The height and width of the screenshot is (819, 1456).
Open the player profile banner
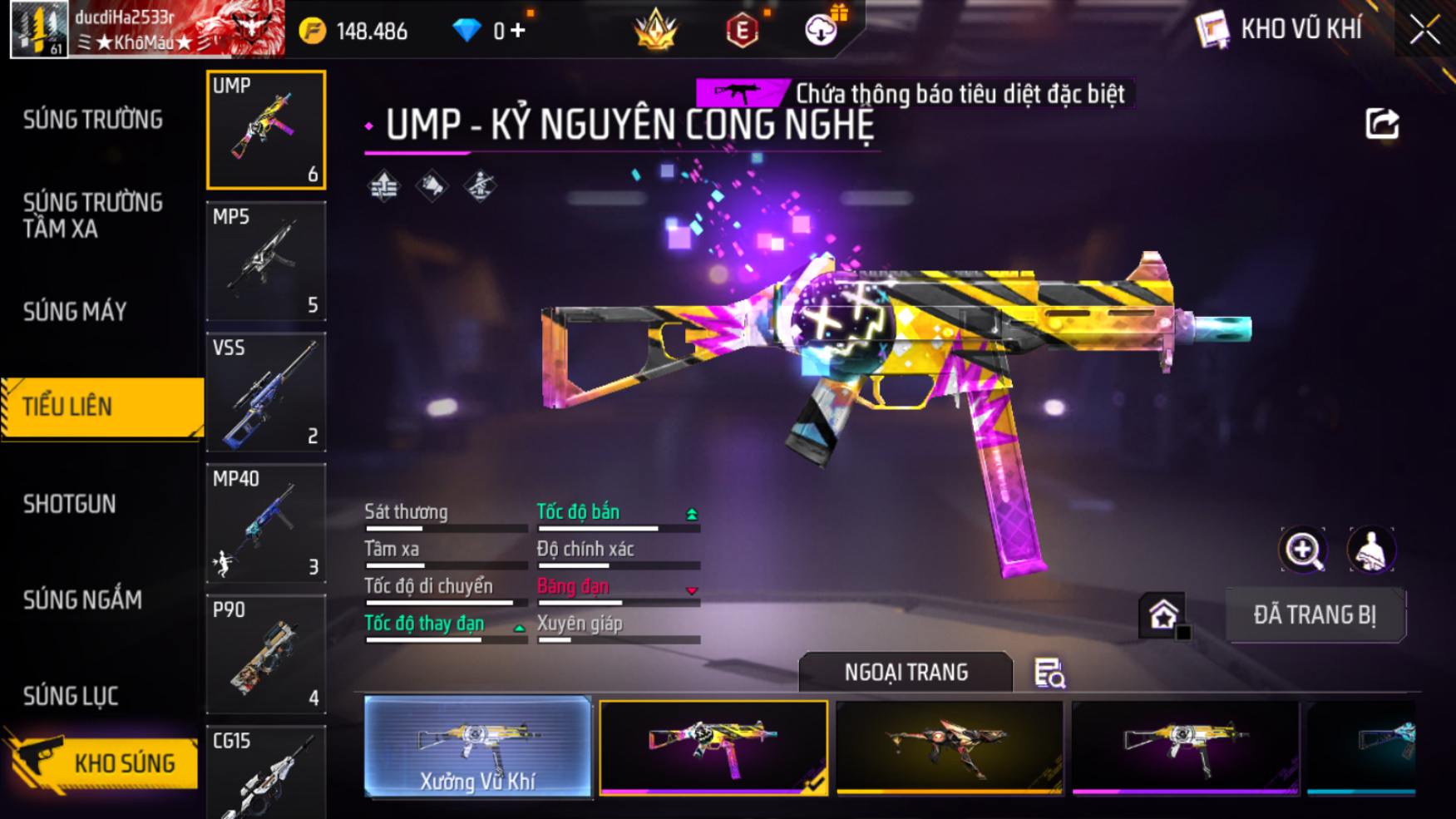coord(147,29)
